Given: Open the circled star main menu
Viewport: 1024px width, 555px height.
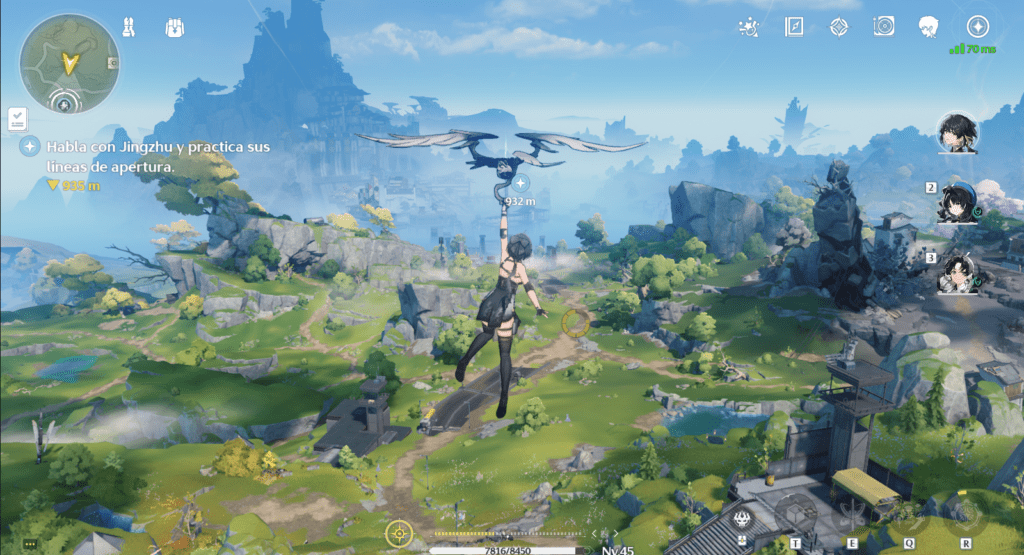Looking at the screenshot, I should tap(977, 26).
